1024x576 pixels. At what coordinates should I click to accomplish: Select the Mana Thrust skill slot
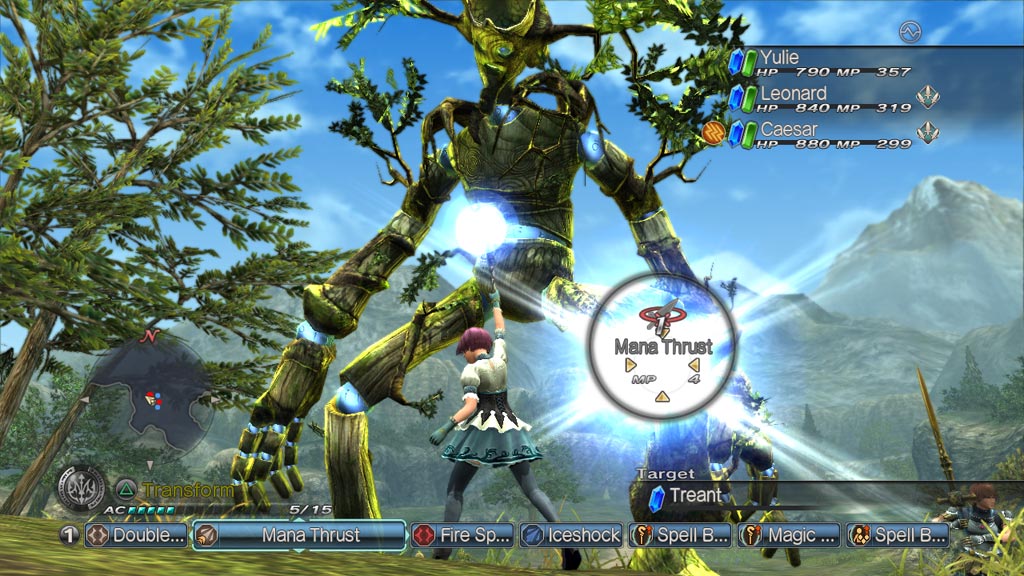coord(298,535)
